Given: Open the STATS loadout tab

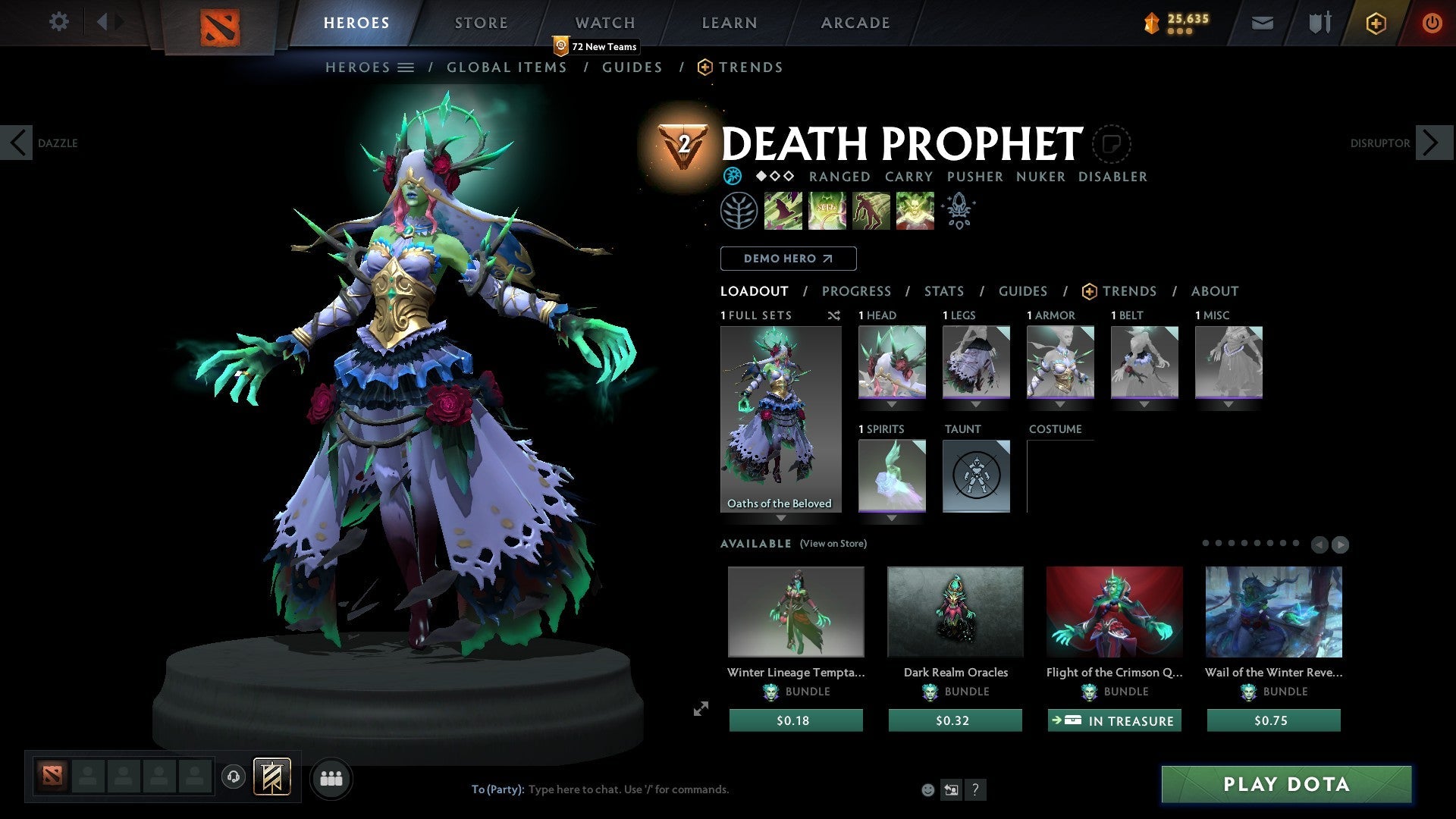Looking at the screenshot, I should pyautogui.click(x=944, y=291).
